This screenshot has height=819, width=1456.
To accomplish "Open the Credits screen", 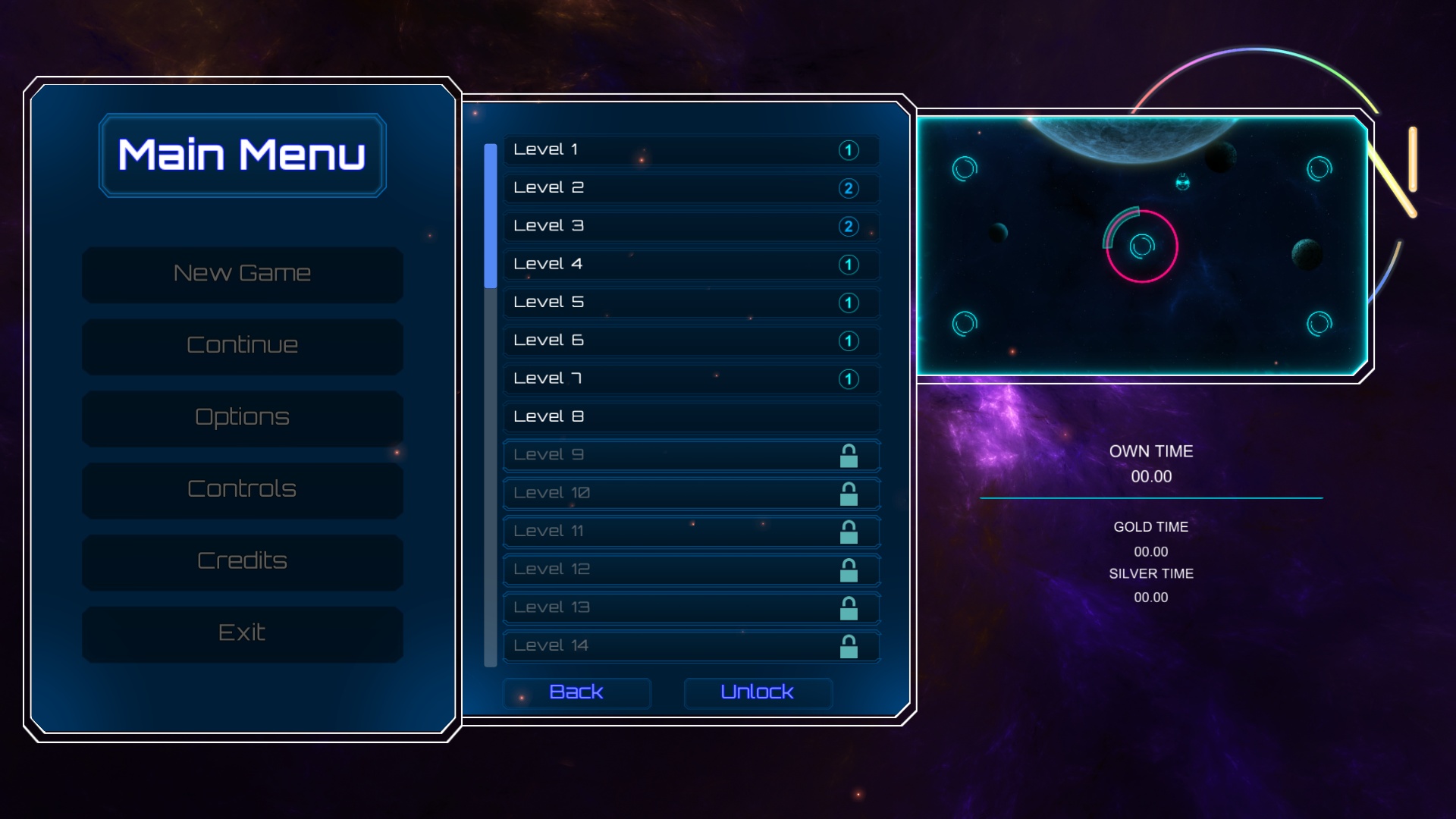I will point(242,561).
